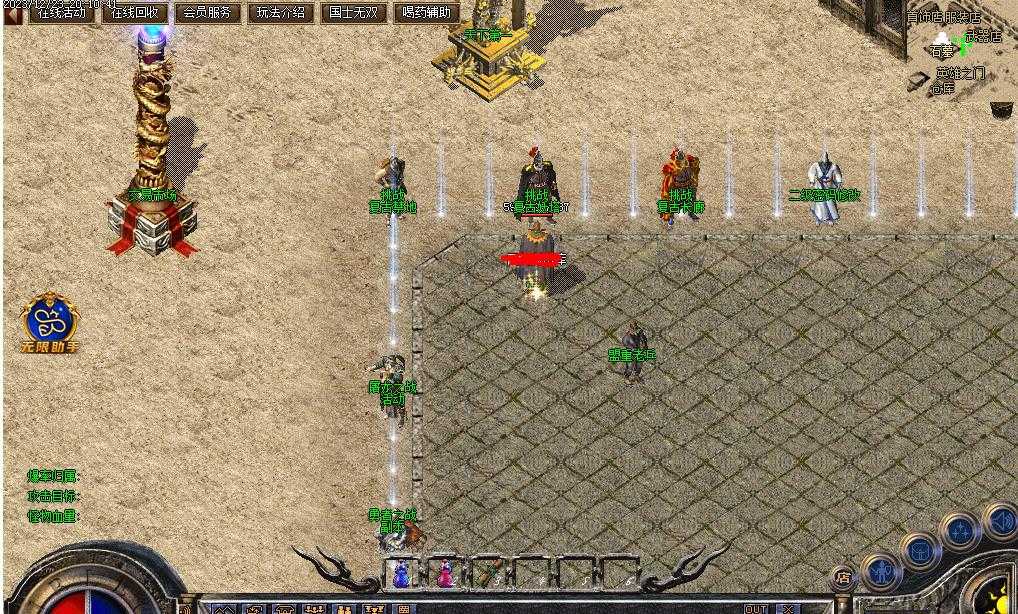Open the 国士无双 menu
1018x614 pixels.
(x=353, y=13)
